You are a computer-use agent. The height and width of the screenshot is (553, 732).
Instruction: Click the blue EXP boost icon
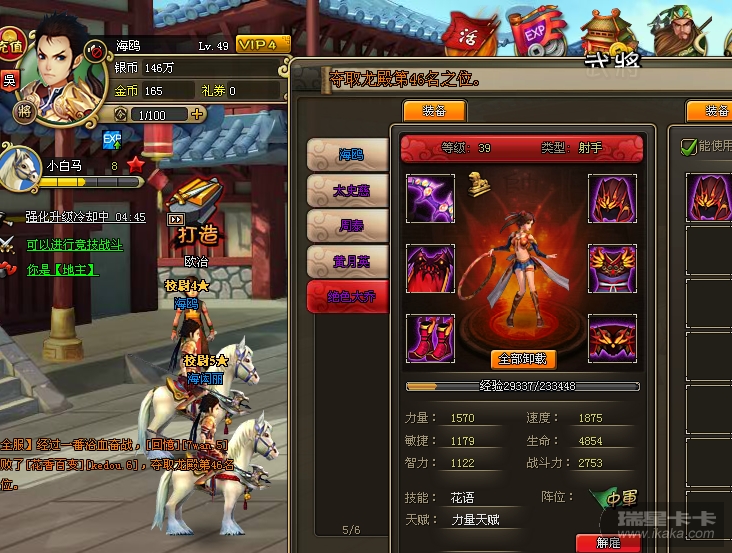pyautogui.click(x=112, y=139)
